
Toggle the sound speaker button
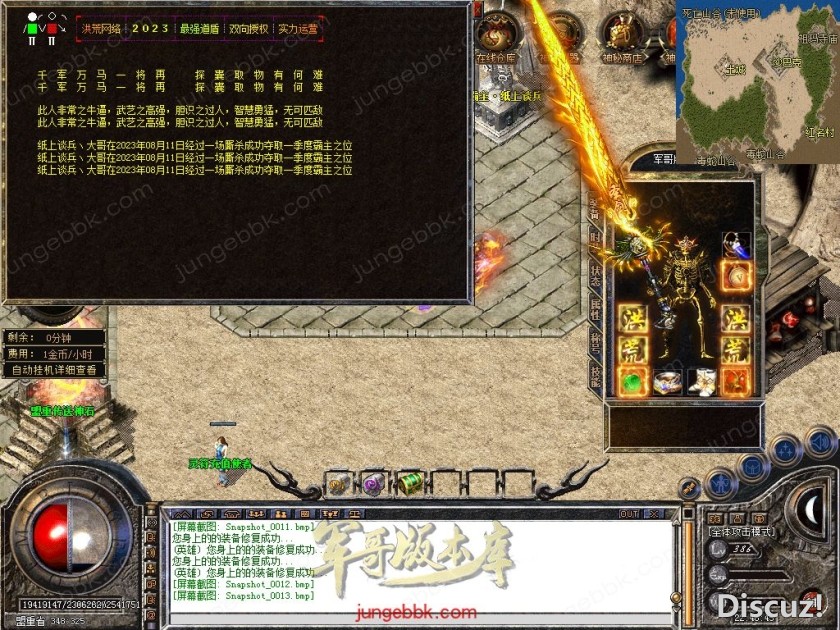820,440
